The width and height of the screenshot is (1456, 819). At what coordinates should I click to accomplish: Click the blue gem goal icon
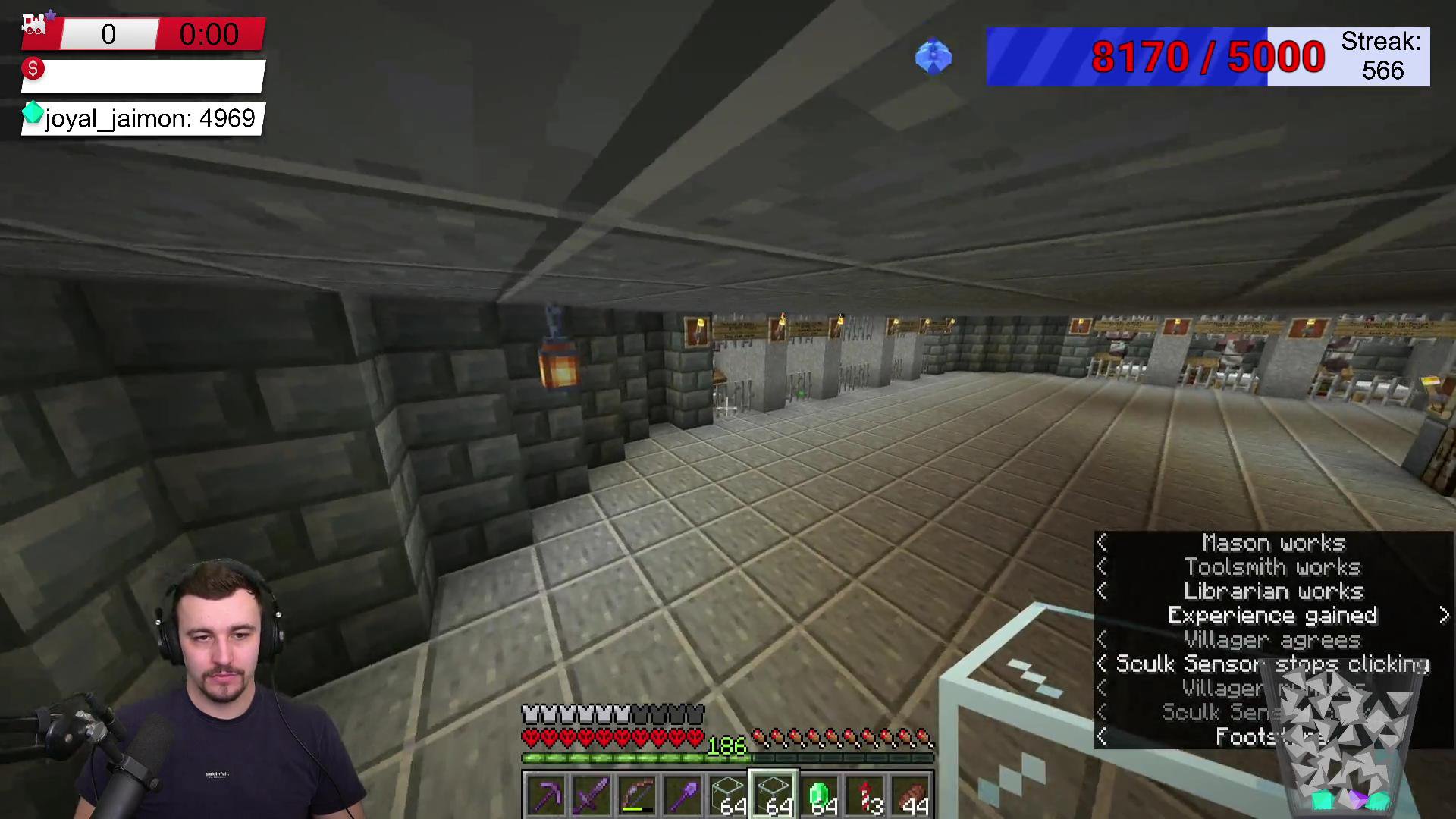[x=934, y=56]
